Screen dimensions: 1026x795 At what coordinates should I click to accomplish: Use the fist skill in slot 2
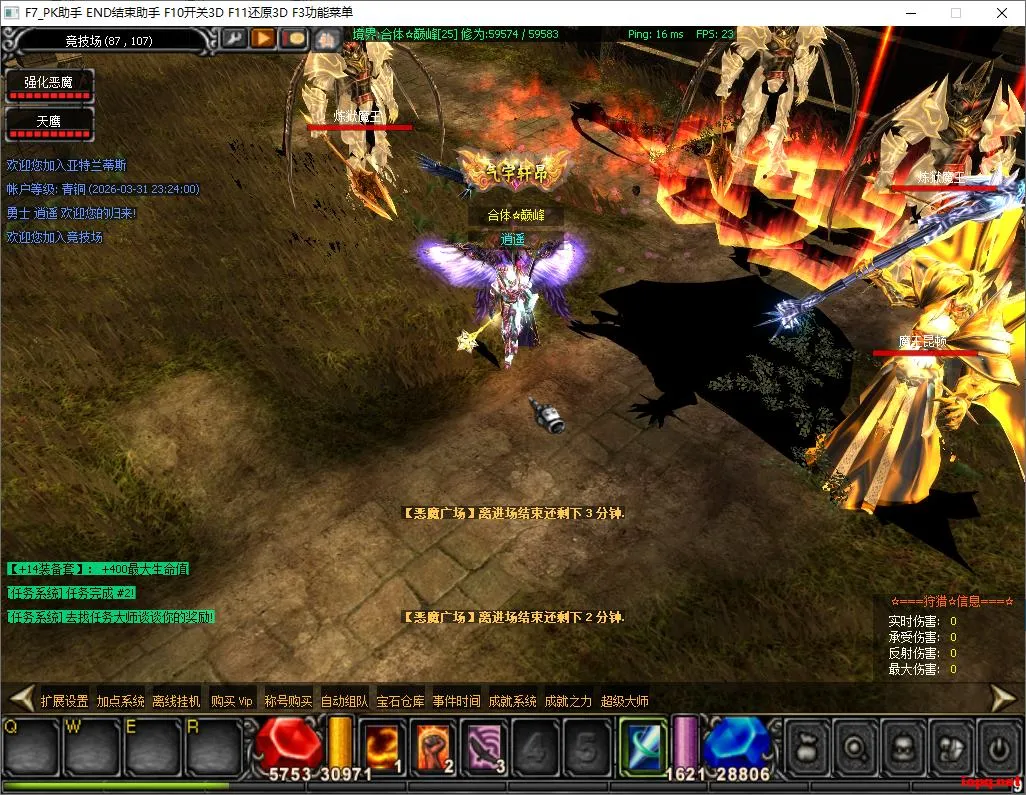pyautogui.click(x=434, y=746)
